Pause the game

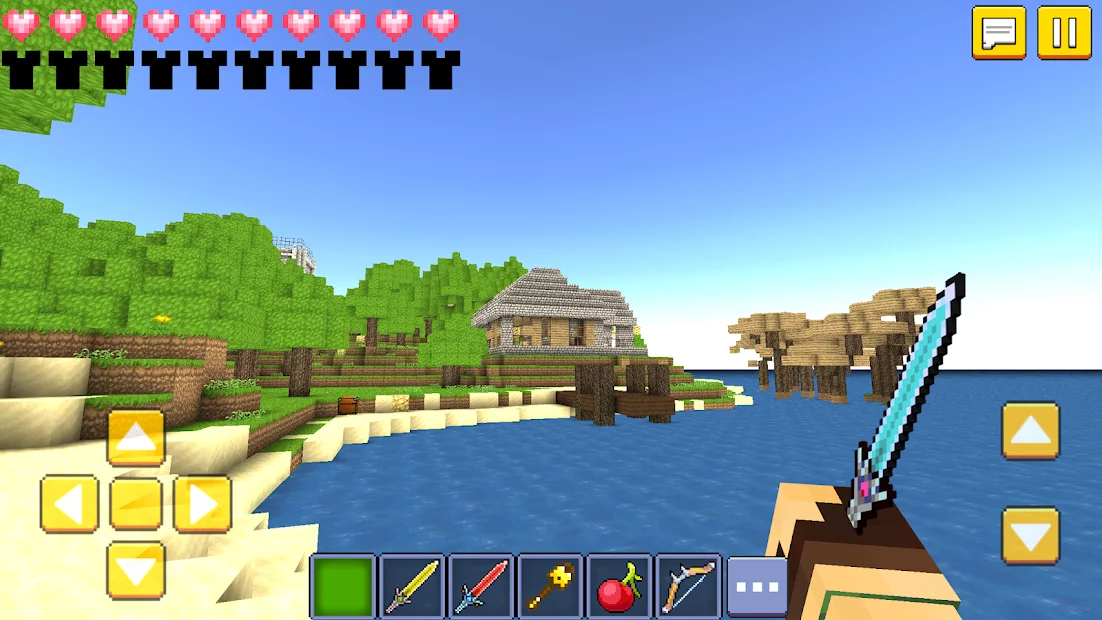(x=1064, y=33)
